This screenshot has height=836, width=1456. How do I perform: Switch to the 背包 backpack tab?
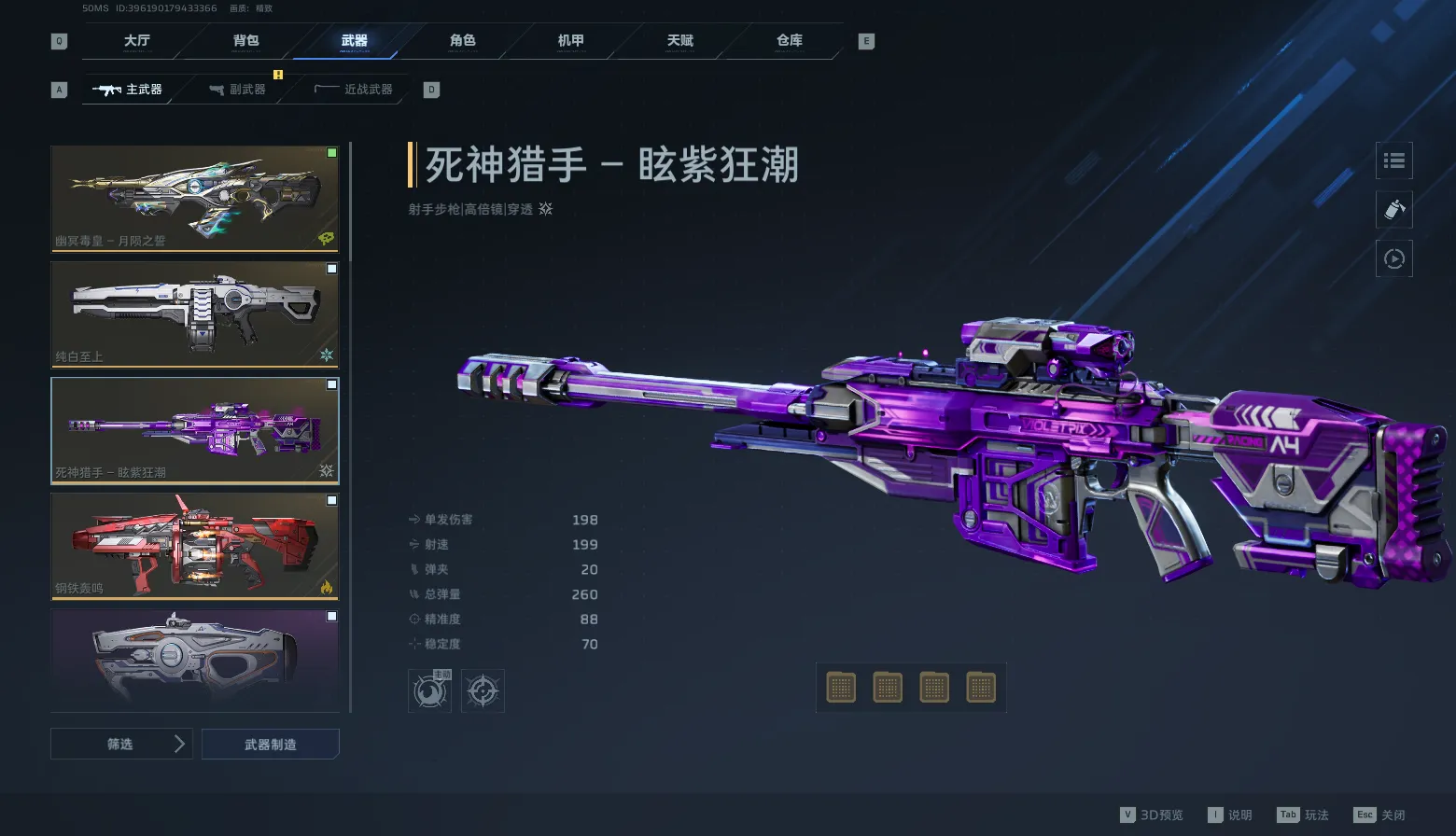point(245,40)
